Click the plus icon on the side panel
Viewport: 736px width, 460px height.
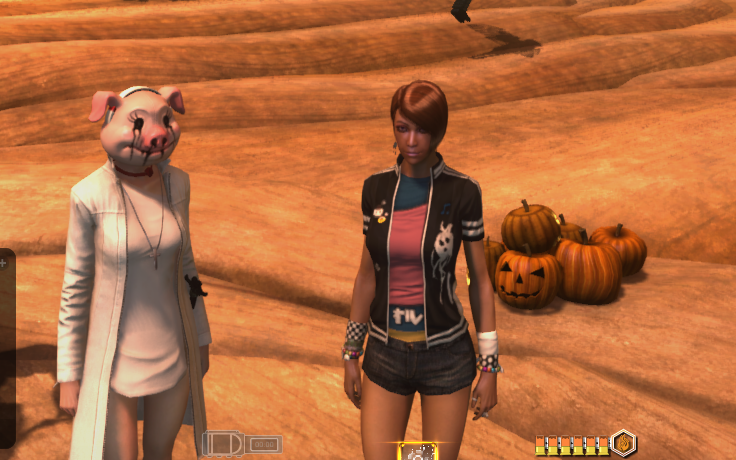4,262
